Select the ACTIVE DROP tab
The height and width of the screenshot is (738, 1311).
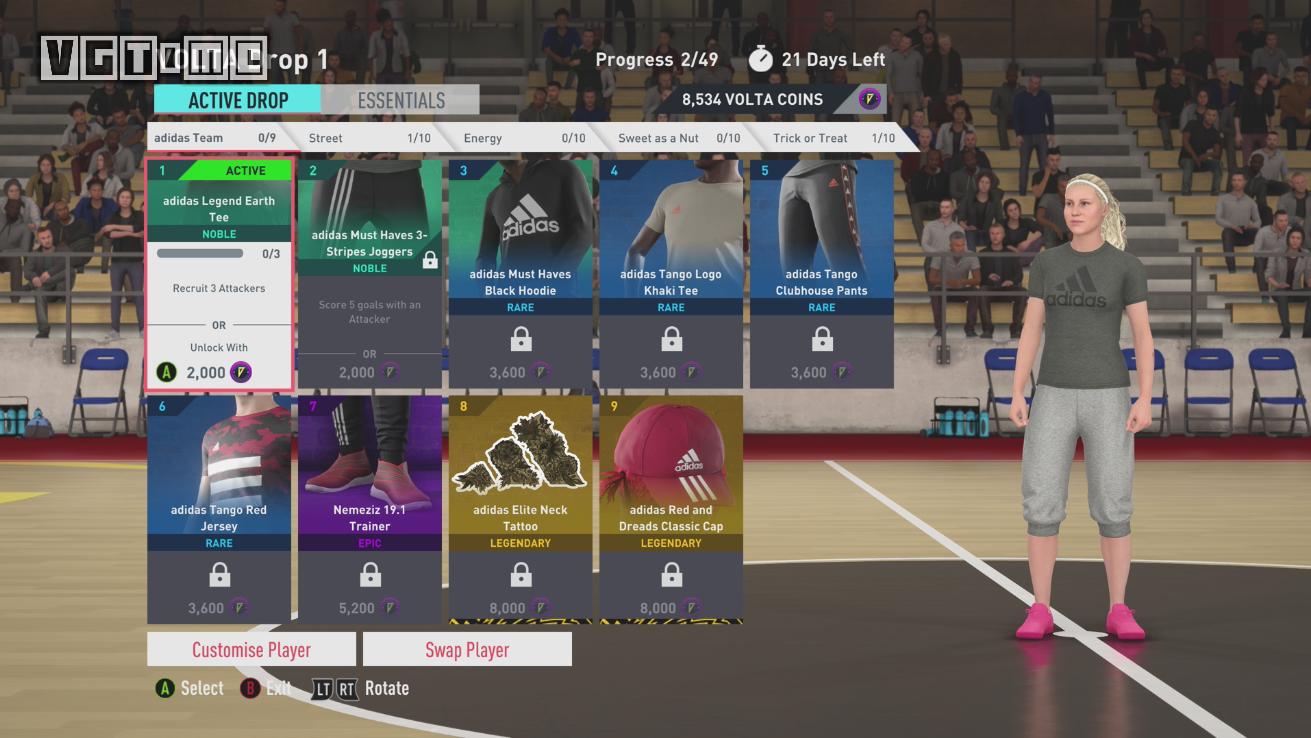pos(237,100)
